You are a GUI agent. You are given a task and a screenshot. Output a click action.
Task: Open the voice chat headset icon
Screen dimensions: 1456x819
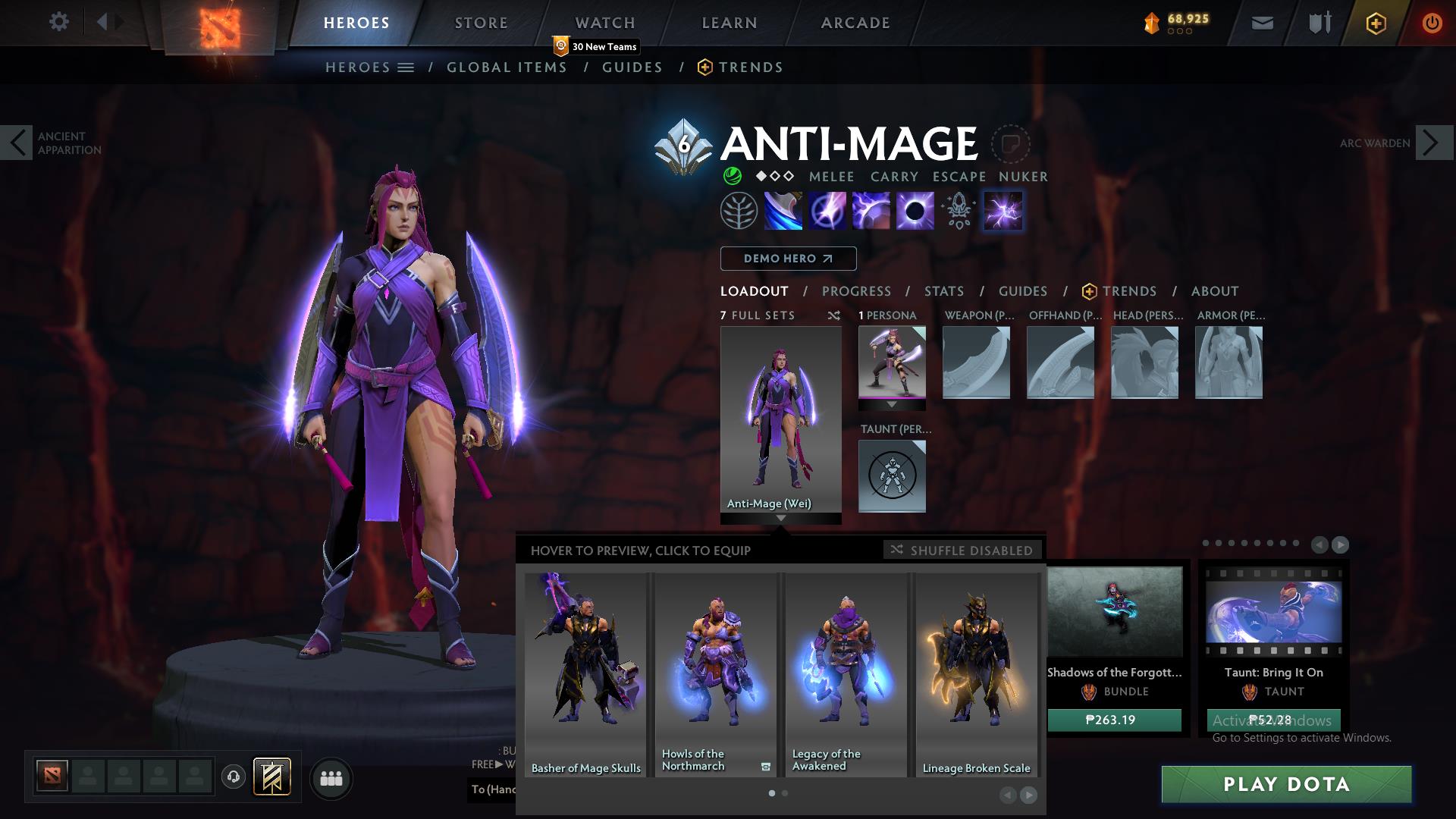click(234, 778)
